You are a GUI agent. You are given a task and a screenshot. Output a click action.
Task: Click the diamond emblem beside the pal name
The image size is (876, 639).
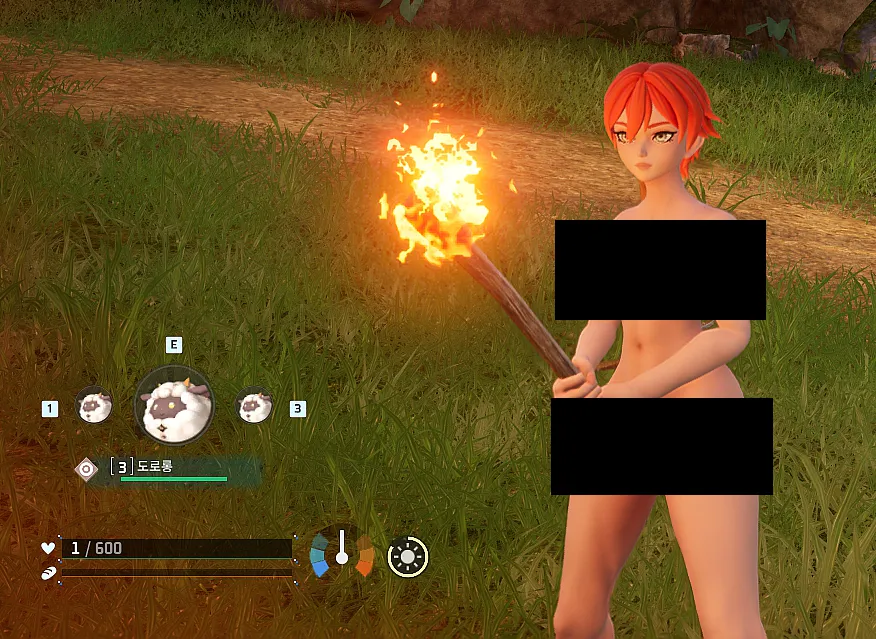tap(87, 468)
